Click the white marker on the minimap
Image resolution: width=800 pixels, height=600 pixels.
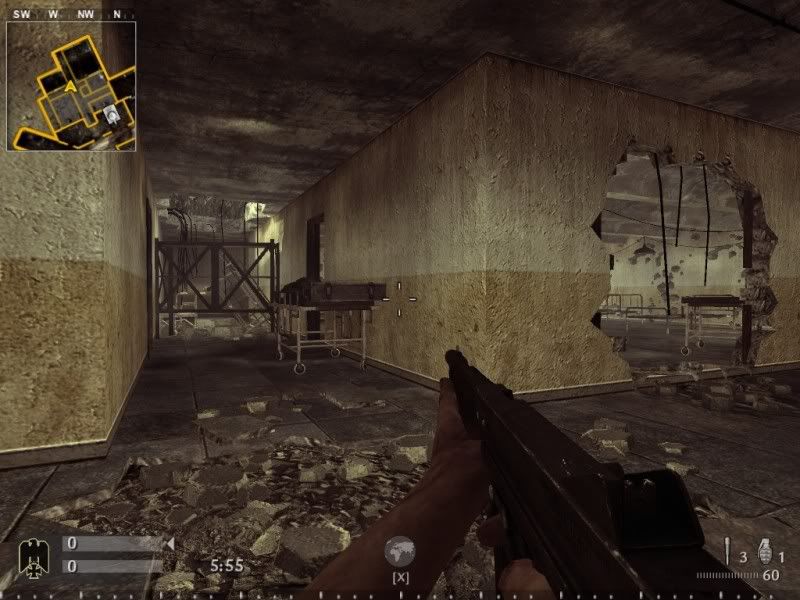[113, 116]
